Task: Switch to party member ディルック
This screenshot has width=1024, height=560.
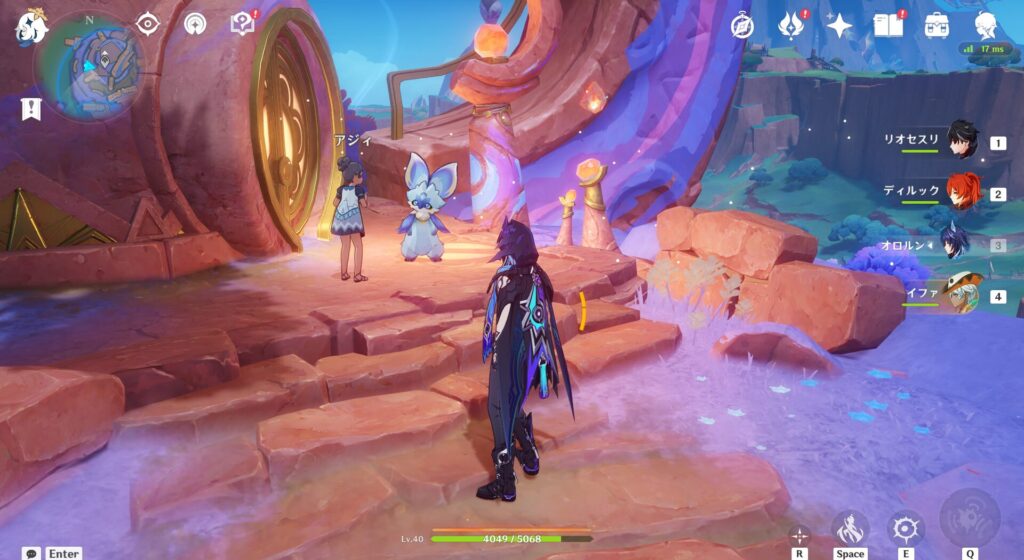Action: click(962, 192)
